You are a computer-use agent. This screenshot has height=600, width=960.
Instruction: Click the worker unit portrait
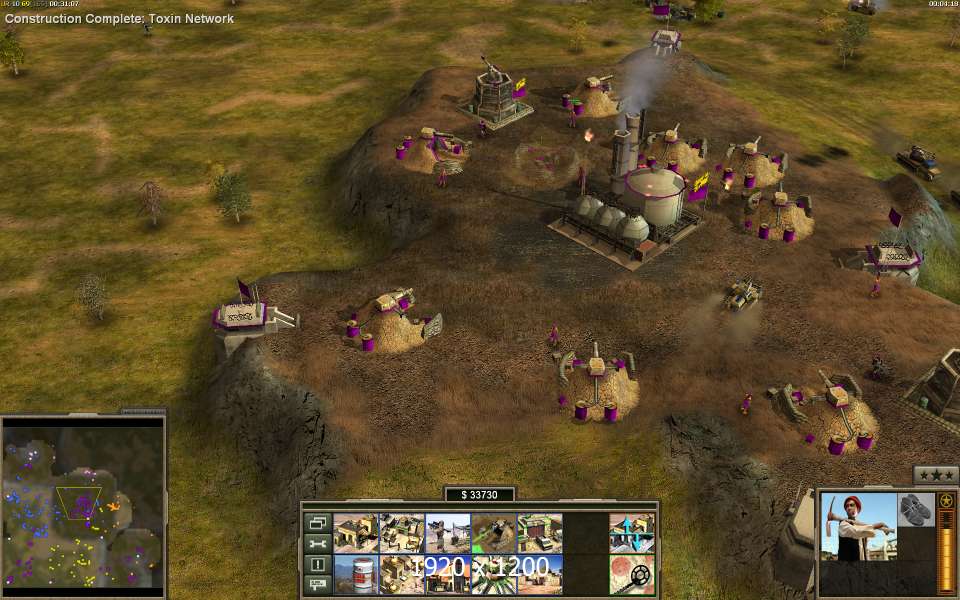859,527
